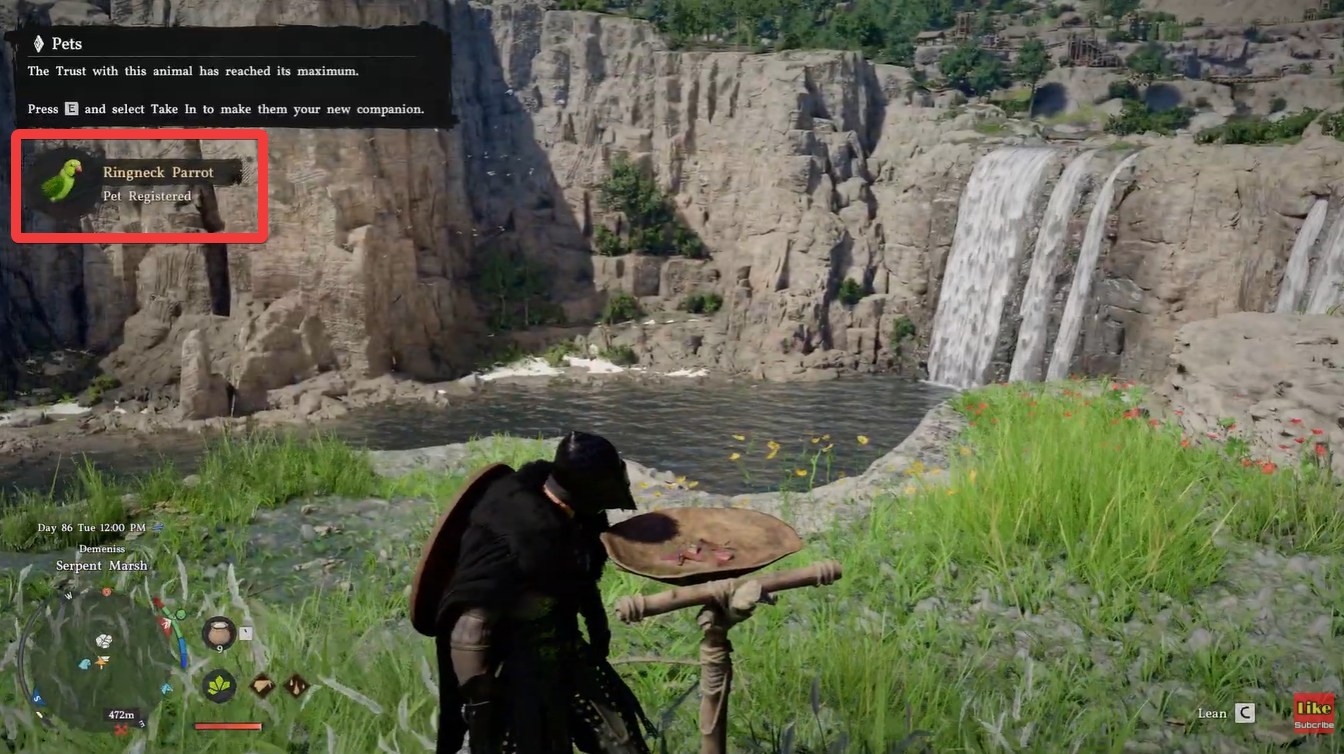
Task: Click the amber droplet diamond indicator
Action: point(297,685)
